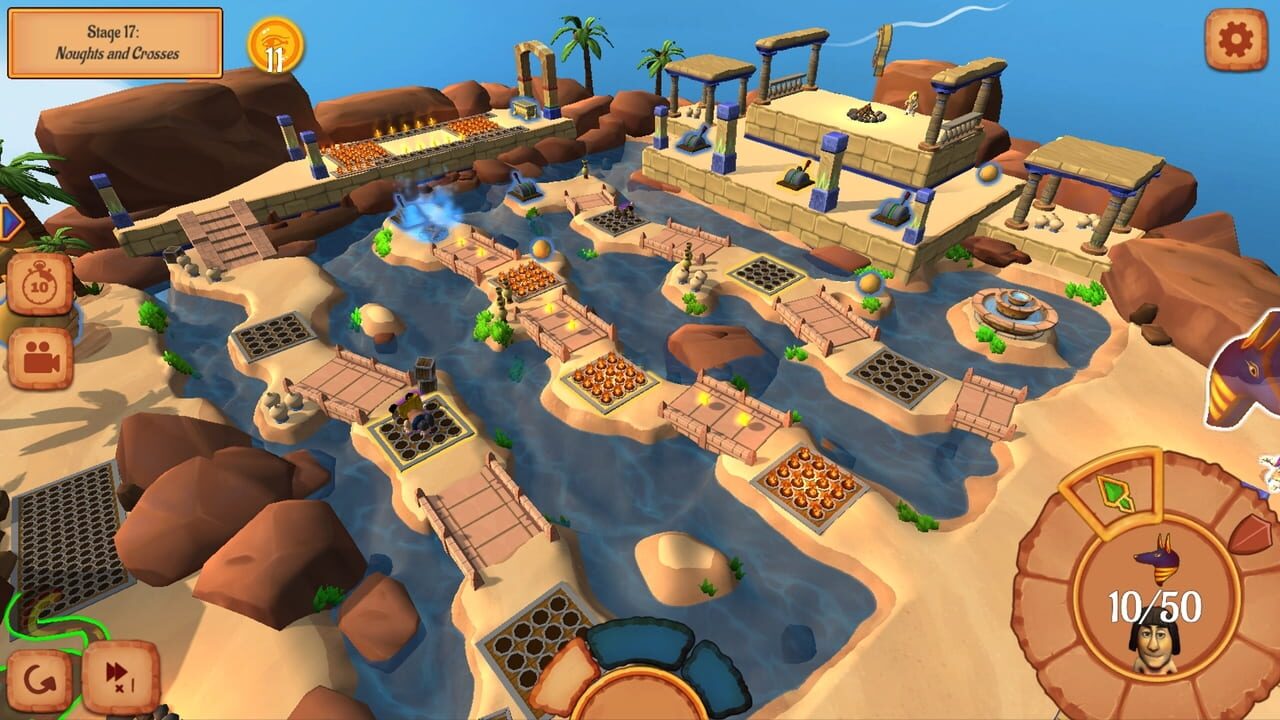
Task: Open the Stage 17 Noughts and Crosses banner
Action: tap(115, 40)
